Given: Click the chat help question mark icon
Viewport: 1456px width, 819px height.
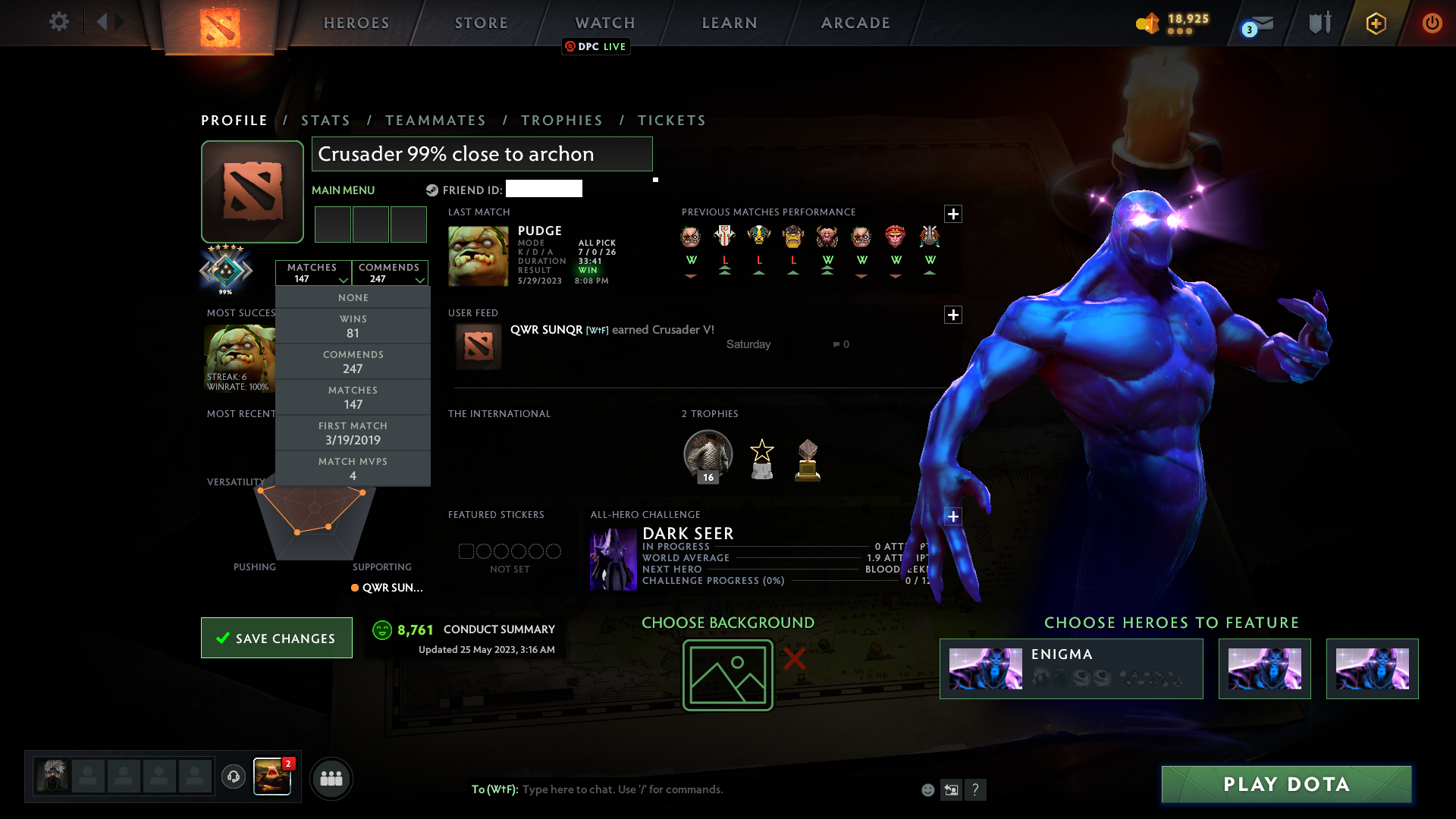Looking at the screenshot, I should [977, 789].
